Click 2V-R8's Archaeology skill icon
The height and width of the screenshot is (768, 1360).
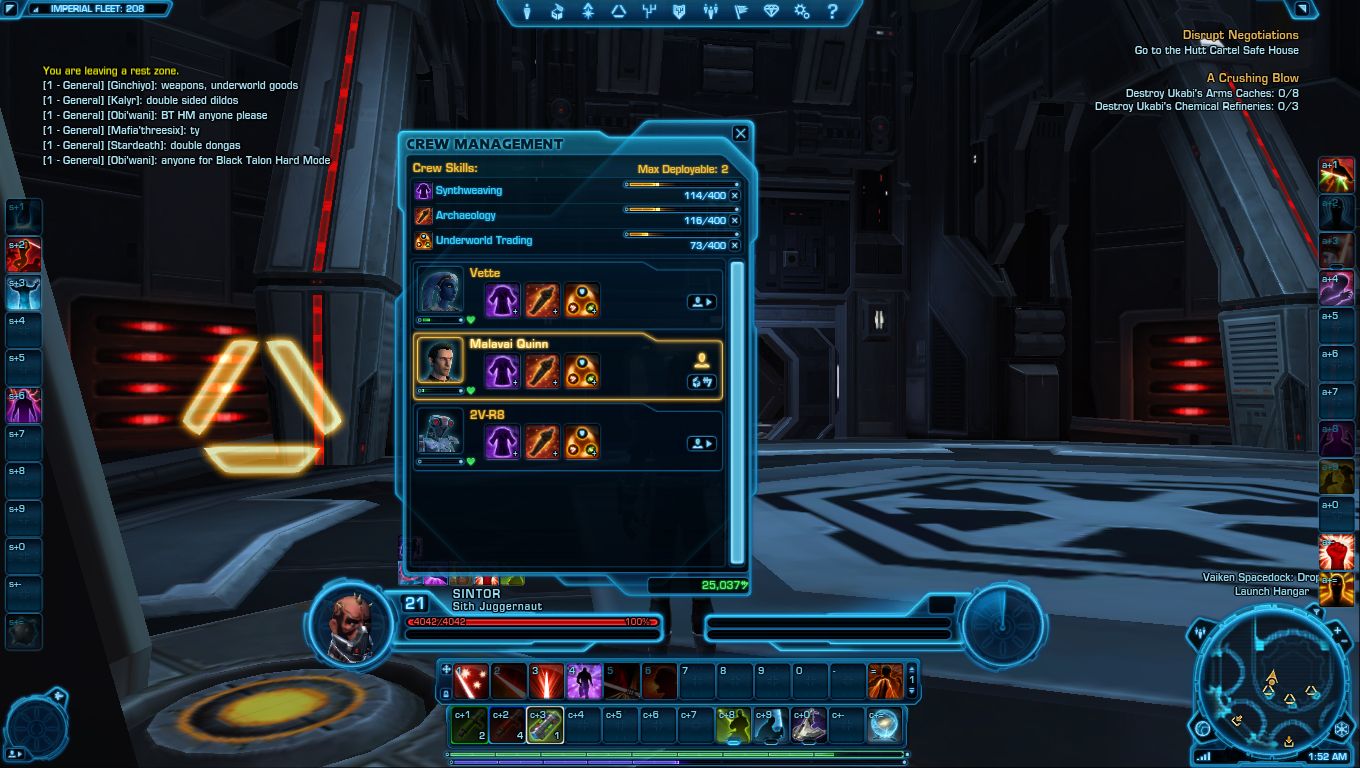542,442
